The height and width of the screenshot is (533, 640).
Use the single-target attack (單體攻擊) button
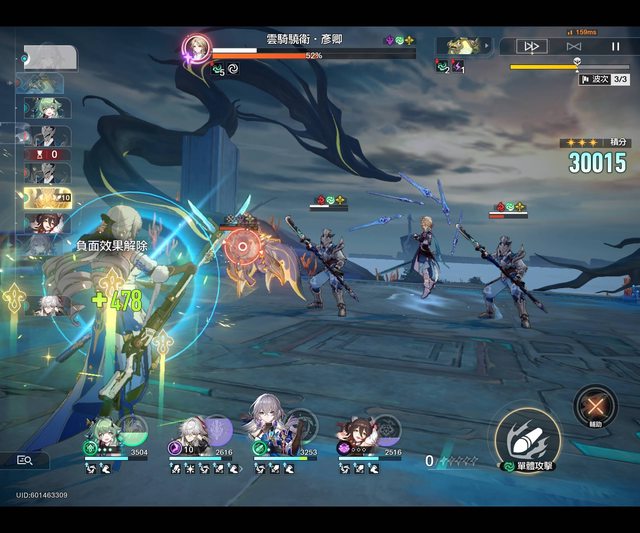[x=528, y=435]
